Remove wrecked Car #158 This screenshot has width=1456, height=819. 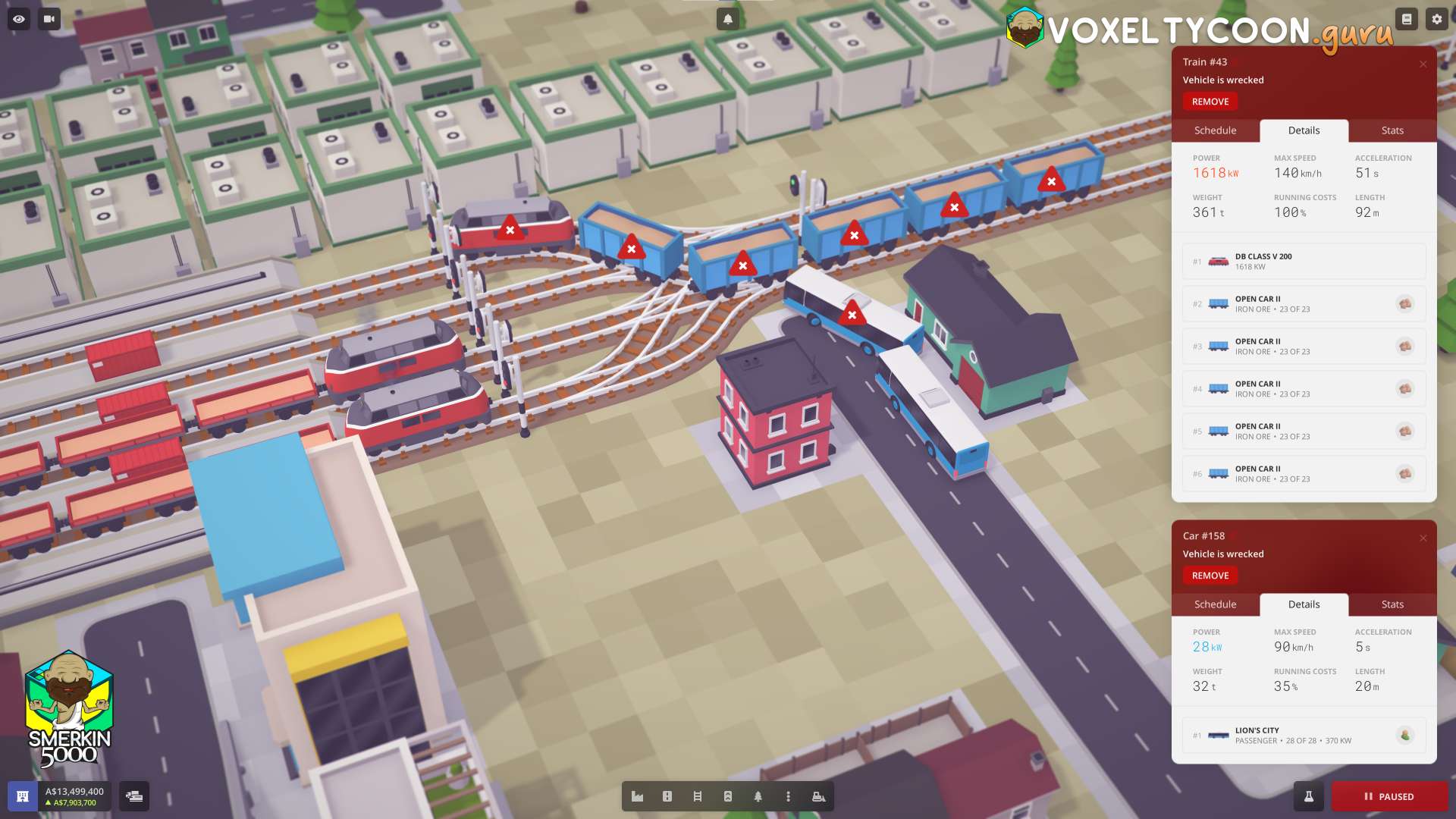click(x=1210, y=576)
